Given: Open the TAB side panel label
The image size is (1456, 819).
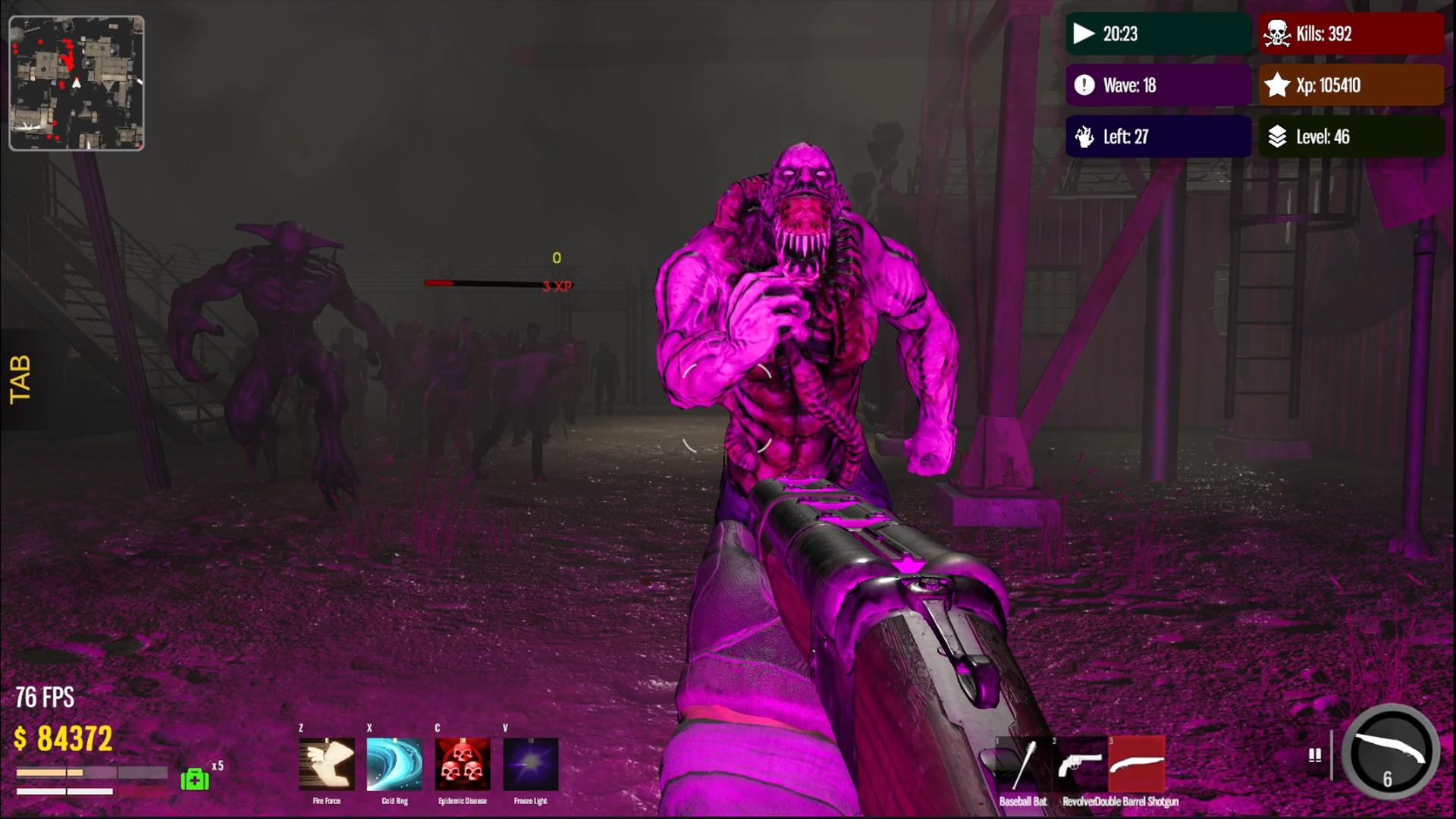Looking at the screenshot, I should pyautogui.click(x=19, y=378).
